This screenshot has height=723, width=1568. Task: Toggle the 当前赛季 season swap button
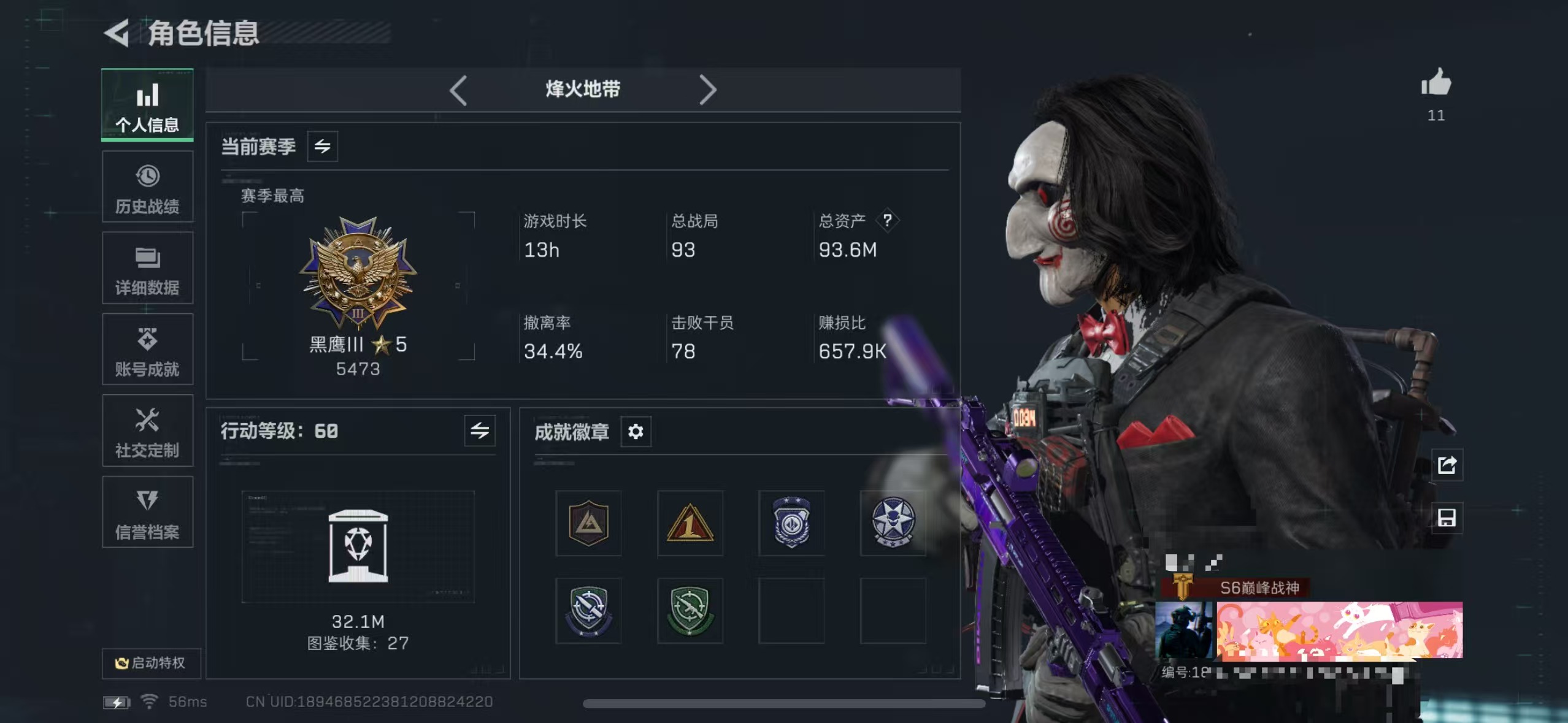[x=322, y=147]
